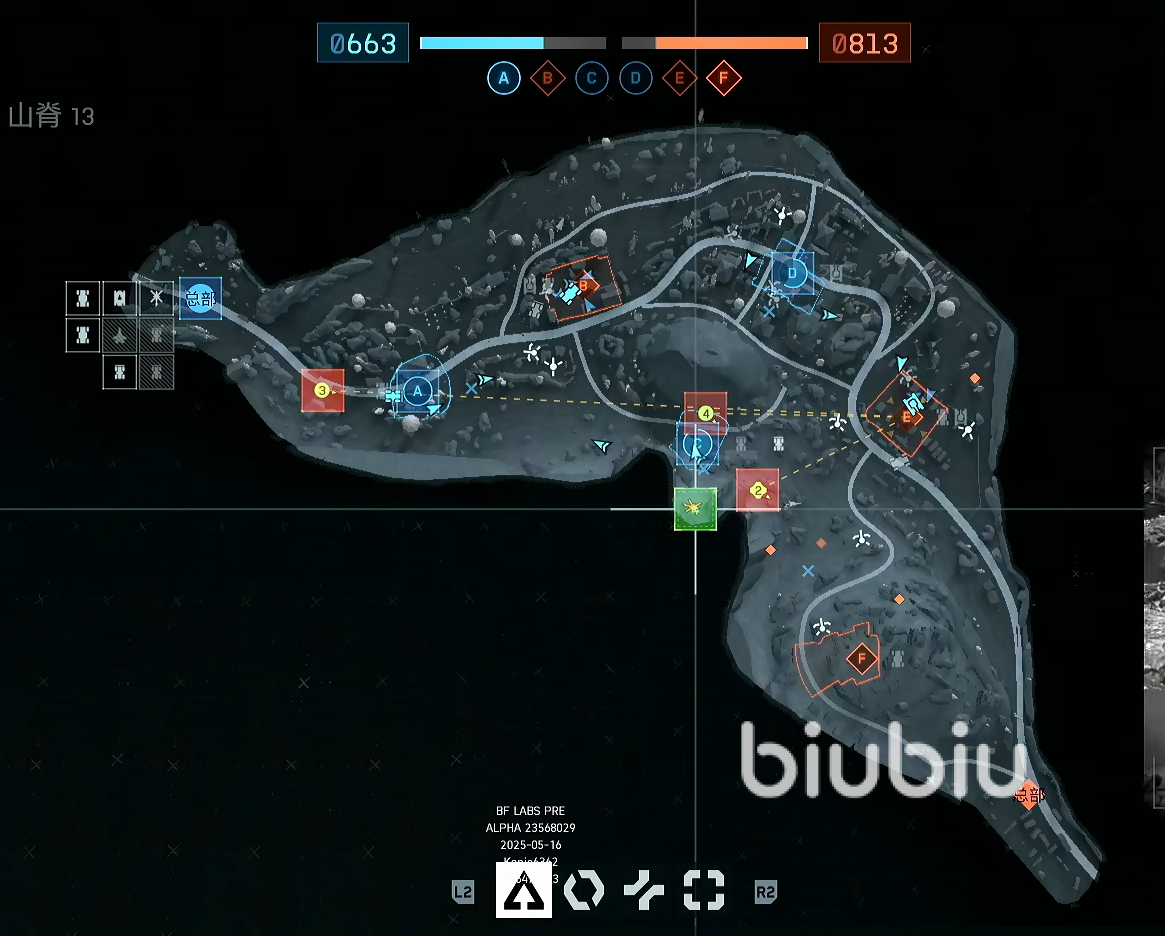
Task: Choose squadmate 3 red spawn tile
Action: pos(322,390)
